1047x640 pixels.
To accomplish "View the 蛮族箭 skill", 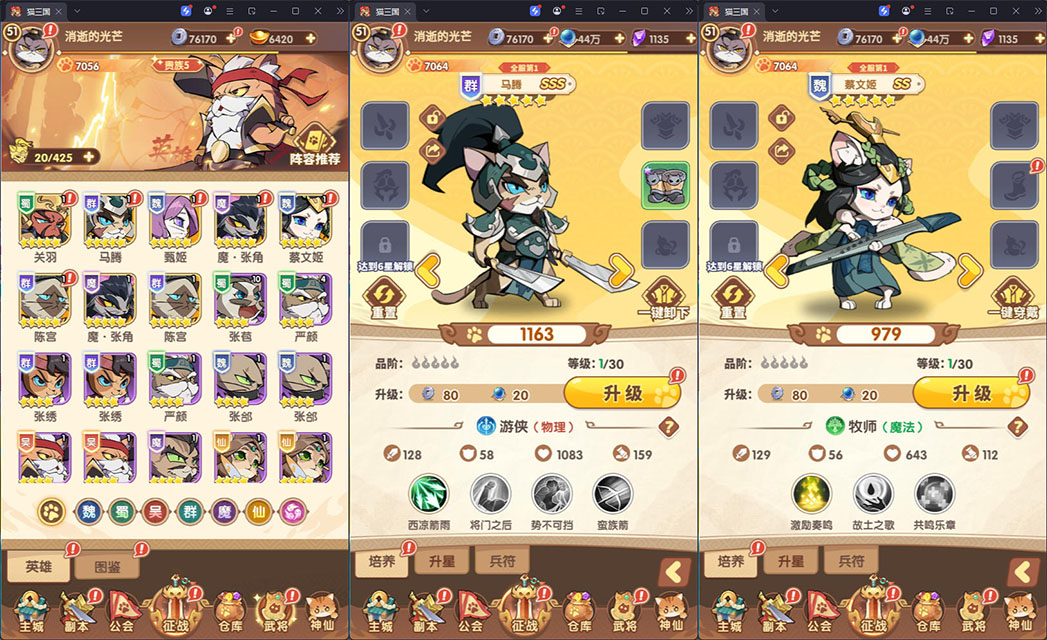I will [x=612, y=494].
